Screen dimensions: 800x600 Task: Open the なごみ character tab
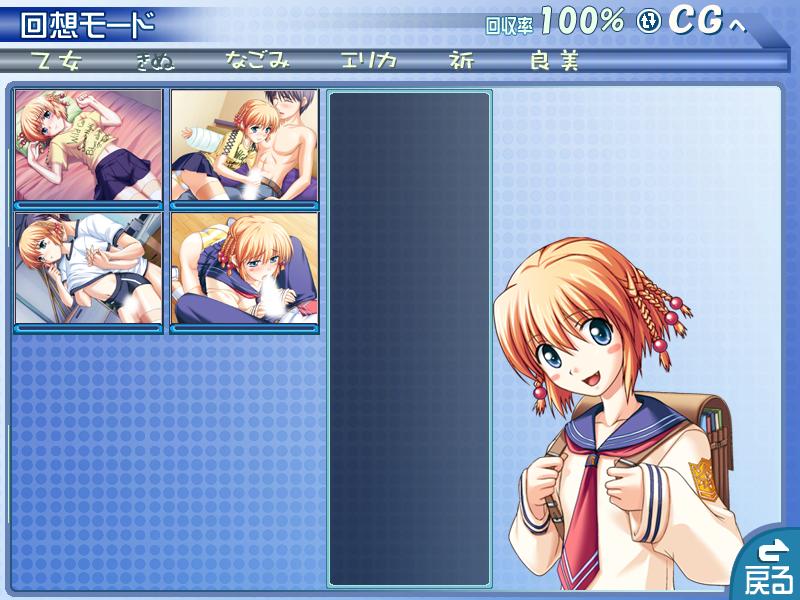coord(258,61)
